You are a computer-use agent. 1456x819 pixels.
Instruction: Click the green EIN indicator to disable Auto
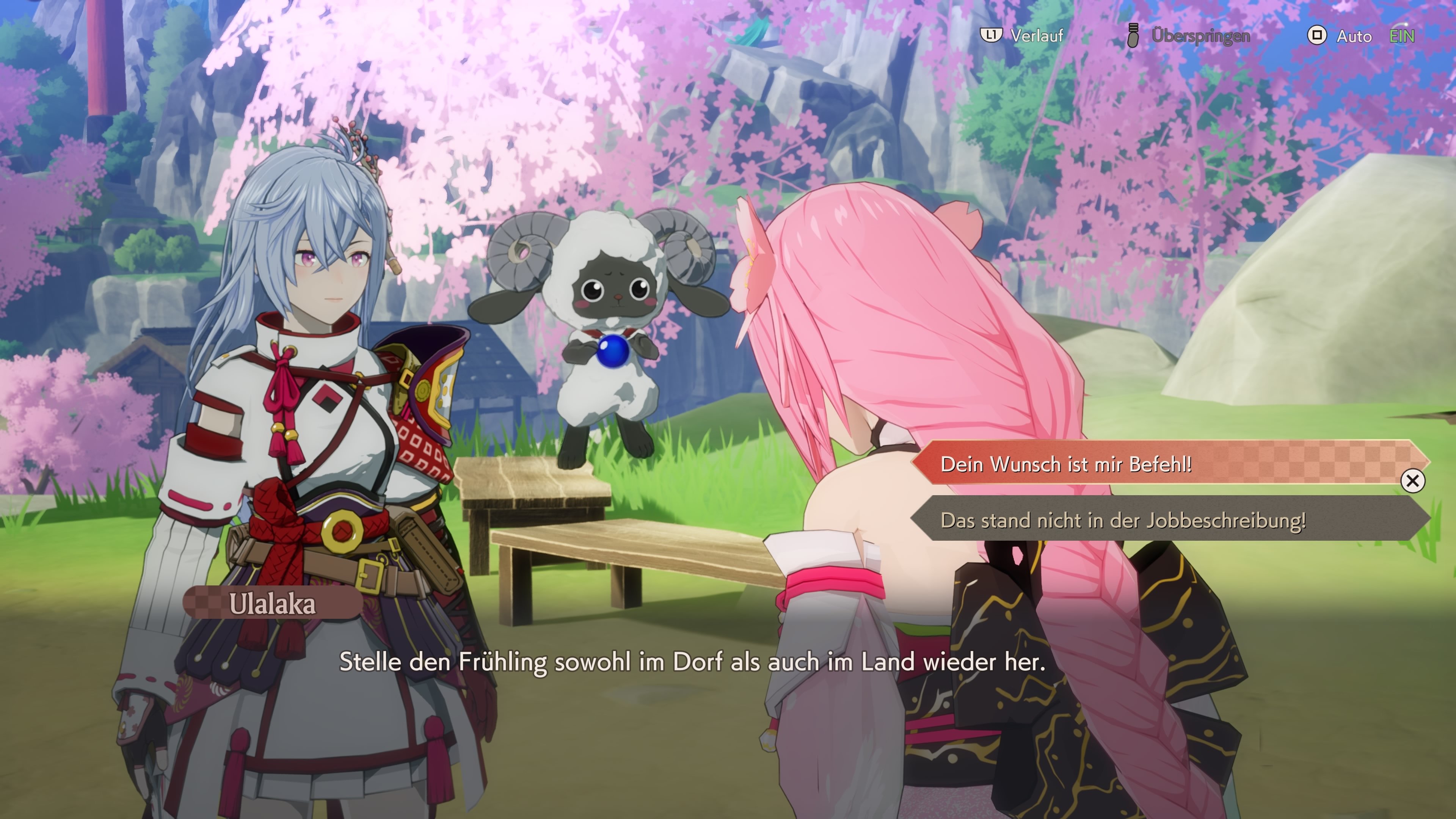point(1401,36)
